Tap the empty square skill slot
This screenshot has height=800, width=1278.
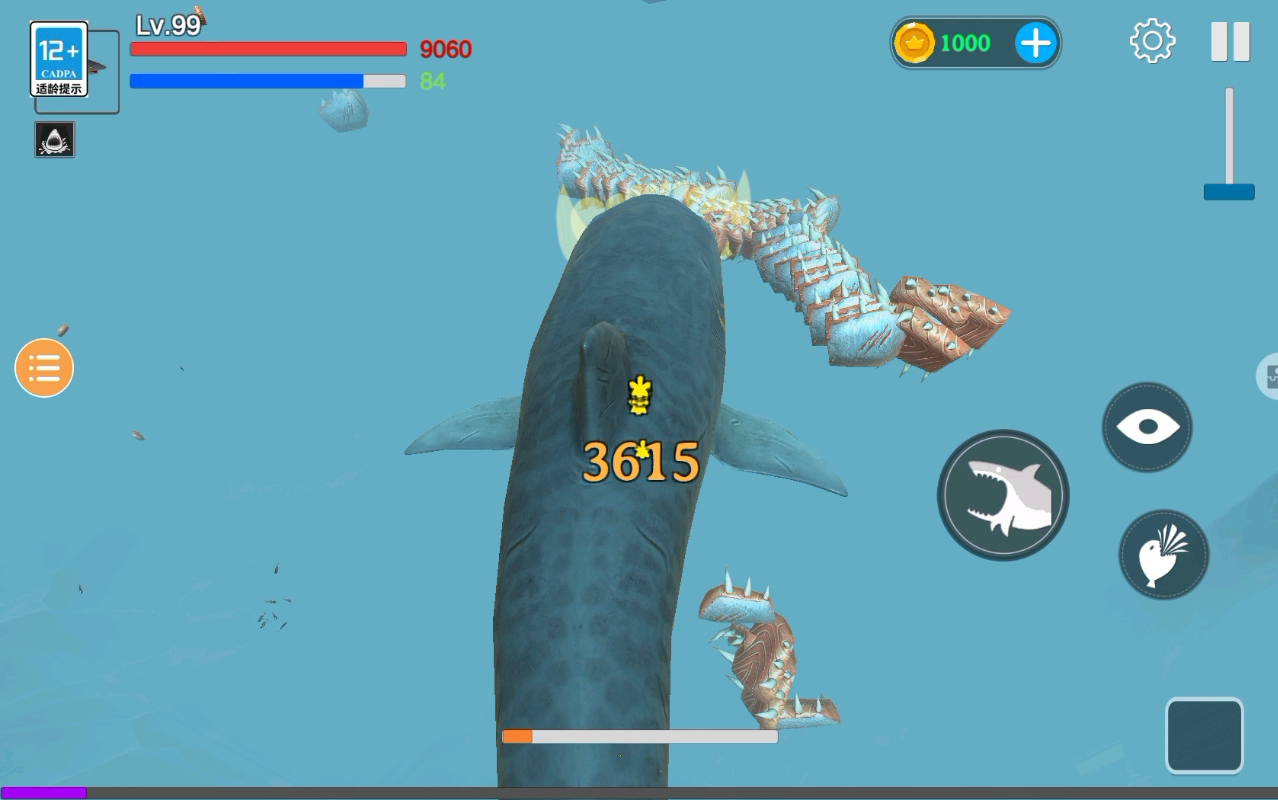(x=1204, y=735)
